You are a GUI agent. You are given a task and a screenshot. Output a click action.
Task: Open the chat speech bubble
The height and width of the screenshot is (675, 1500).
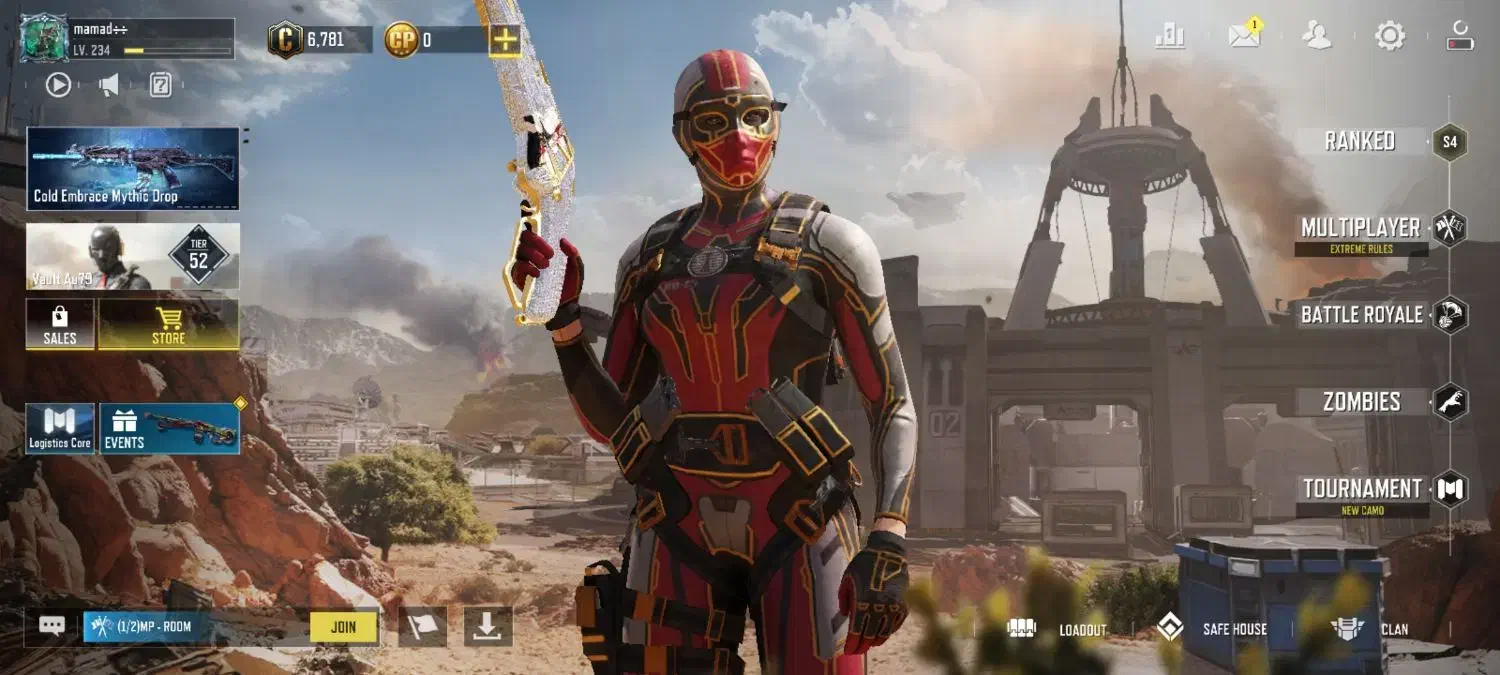point(52,626)
